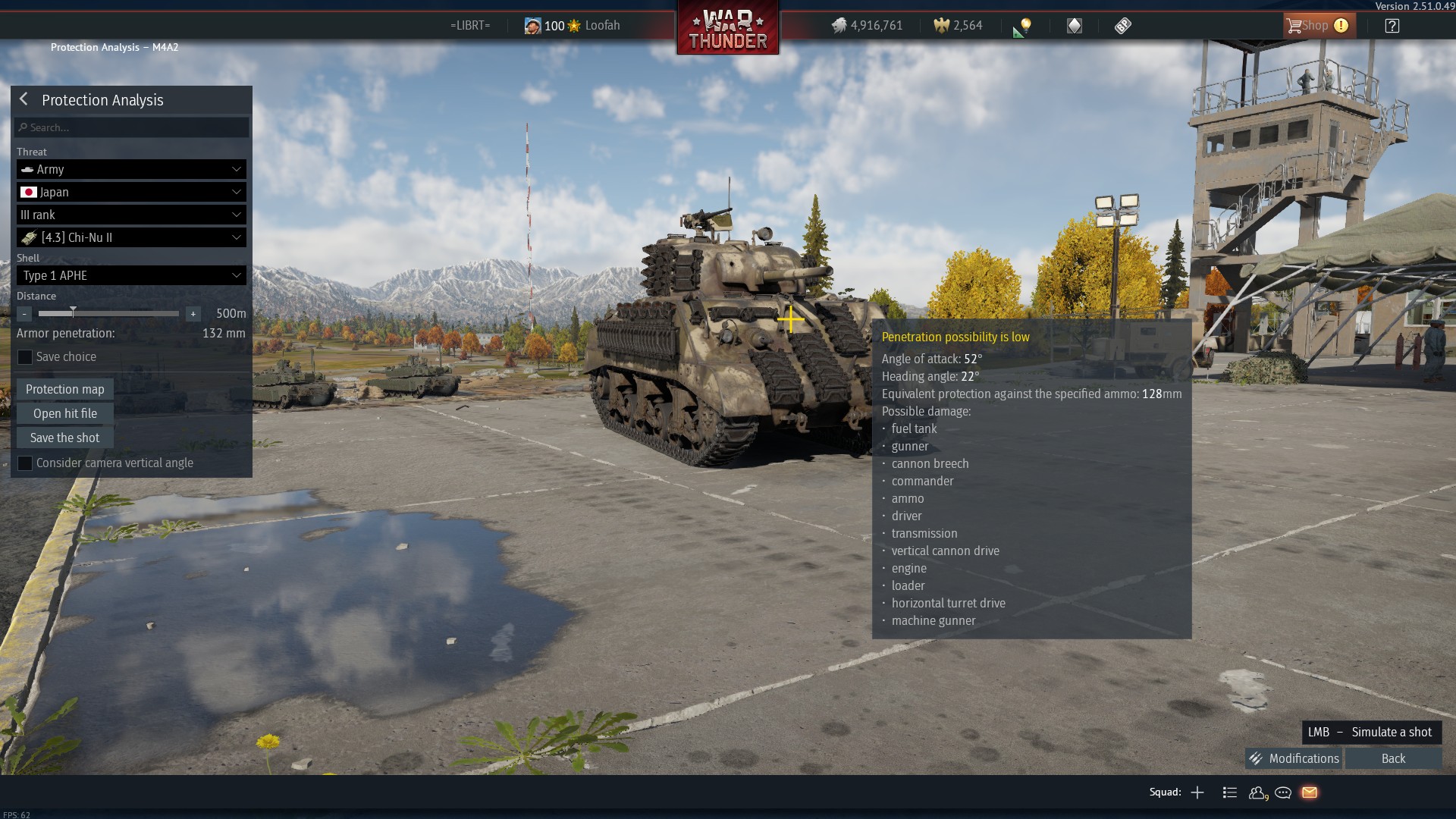Click the Back button

[x=1393, y=758]
